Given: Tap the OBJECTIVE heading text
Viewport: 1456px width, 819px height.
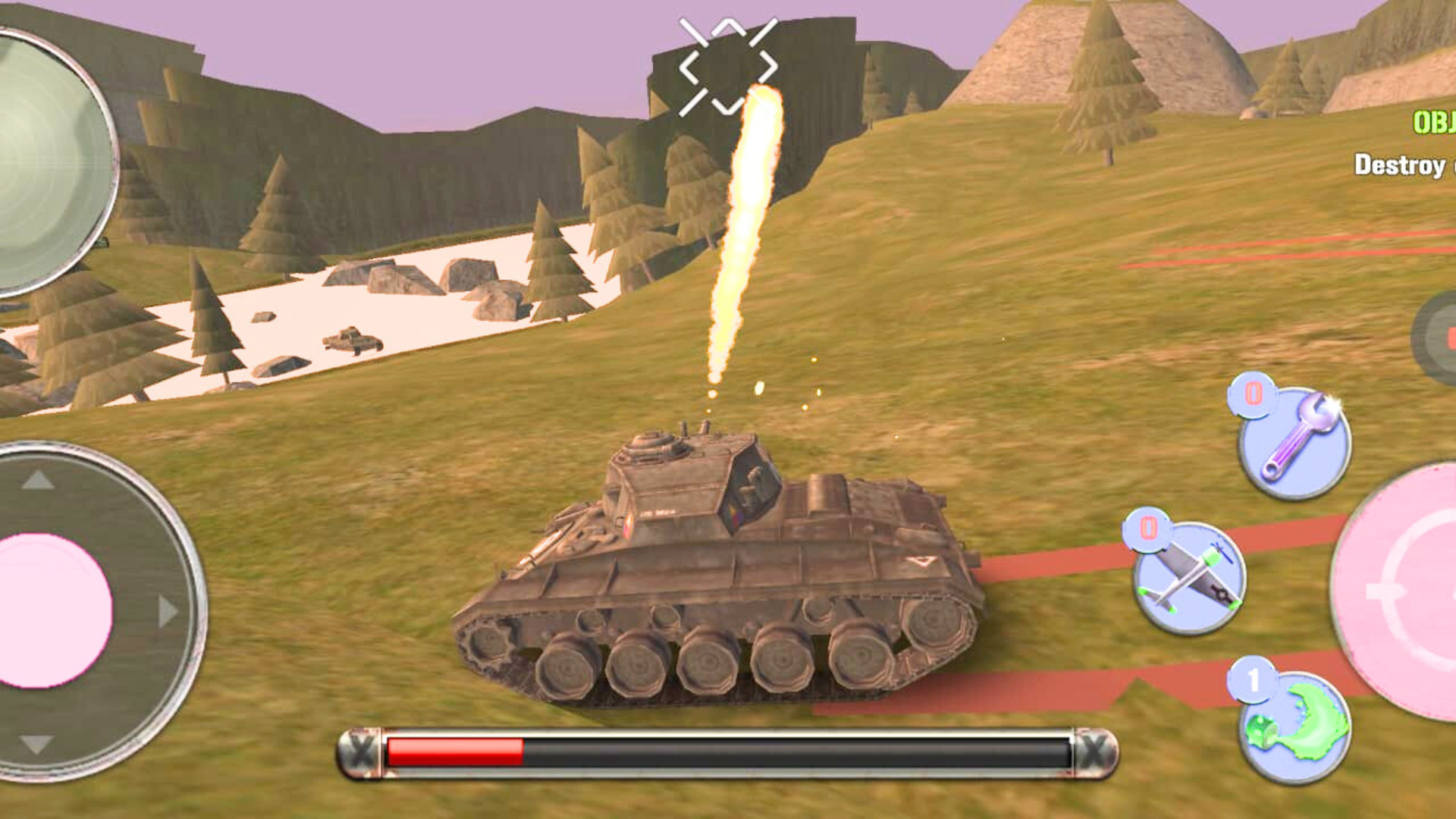Looking at the screenshot, I should click(x=1433, y=121).
